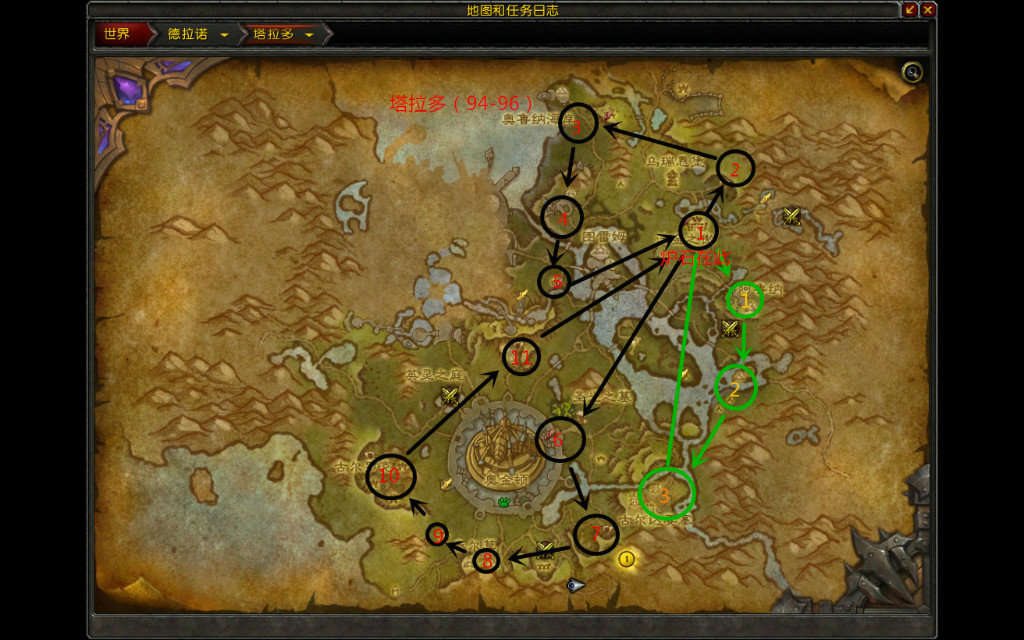
Task: Click the yellow numbered quest marker
Action: (x=627, y=559)
